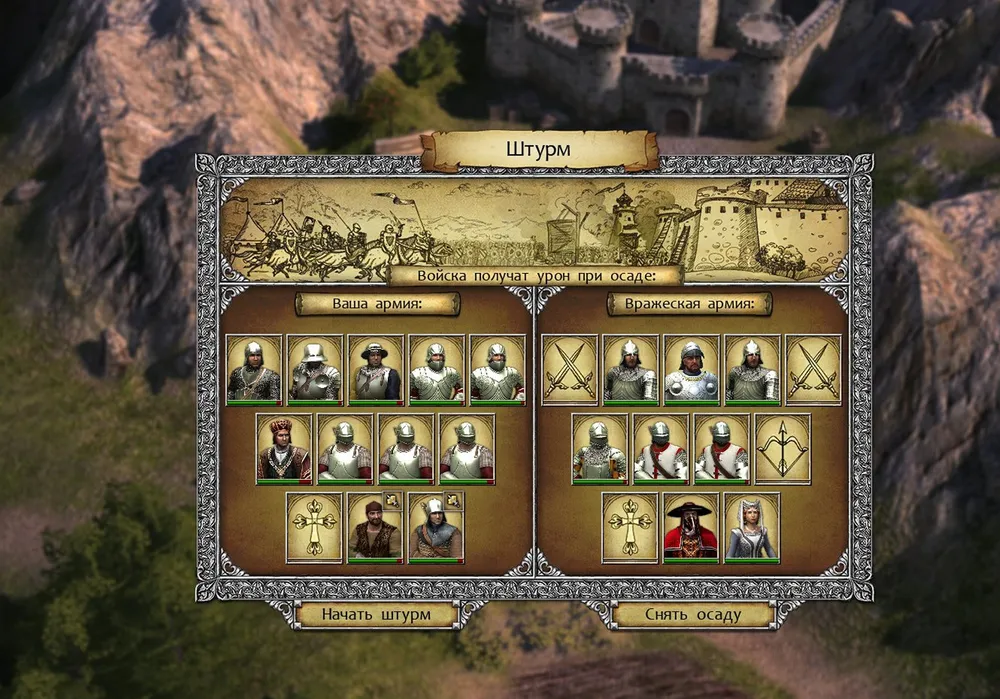1000x699 pixels.
Task: Pick the bearded peasant in the red cap
Action: [x=375, y=527]
